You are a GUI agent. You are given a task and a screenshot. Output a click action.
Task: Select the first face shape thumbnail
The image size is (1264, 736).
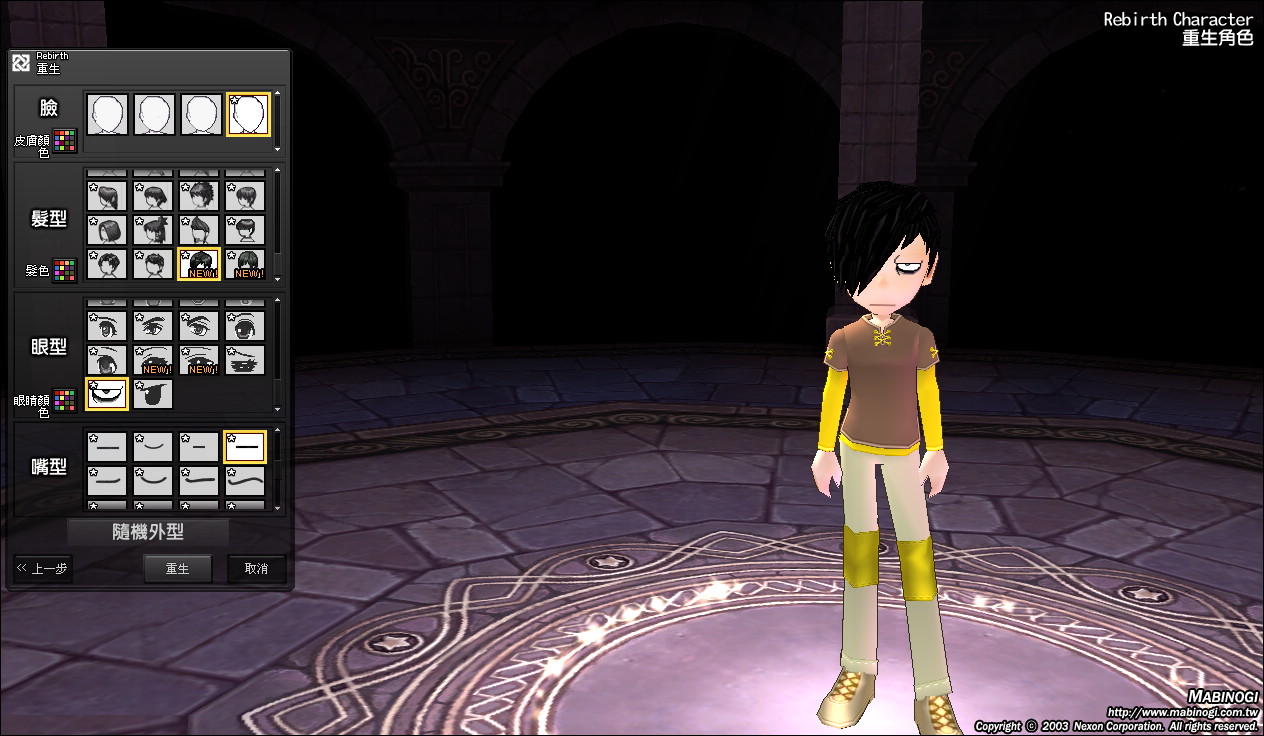(107, 114)
